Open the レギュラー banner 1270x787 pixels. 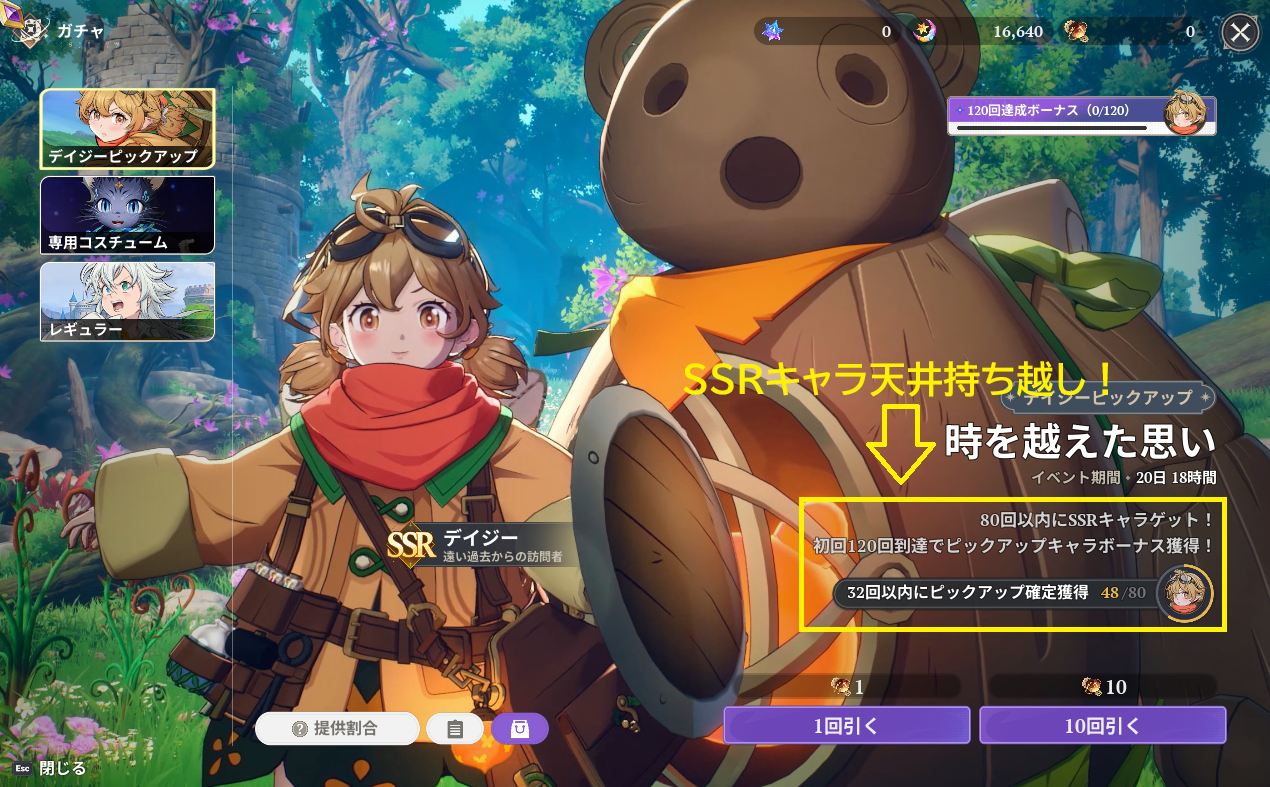pos(127,301)
